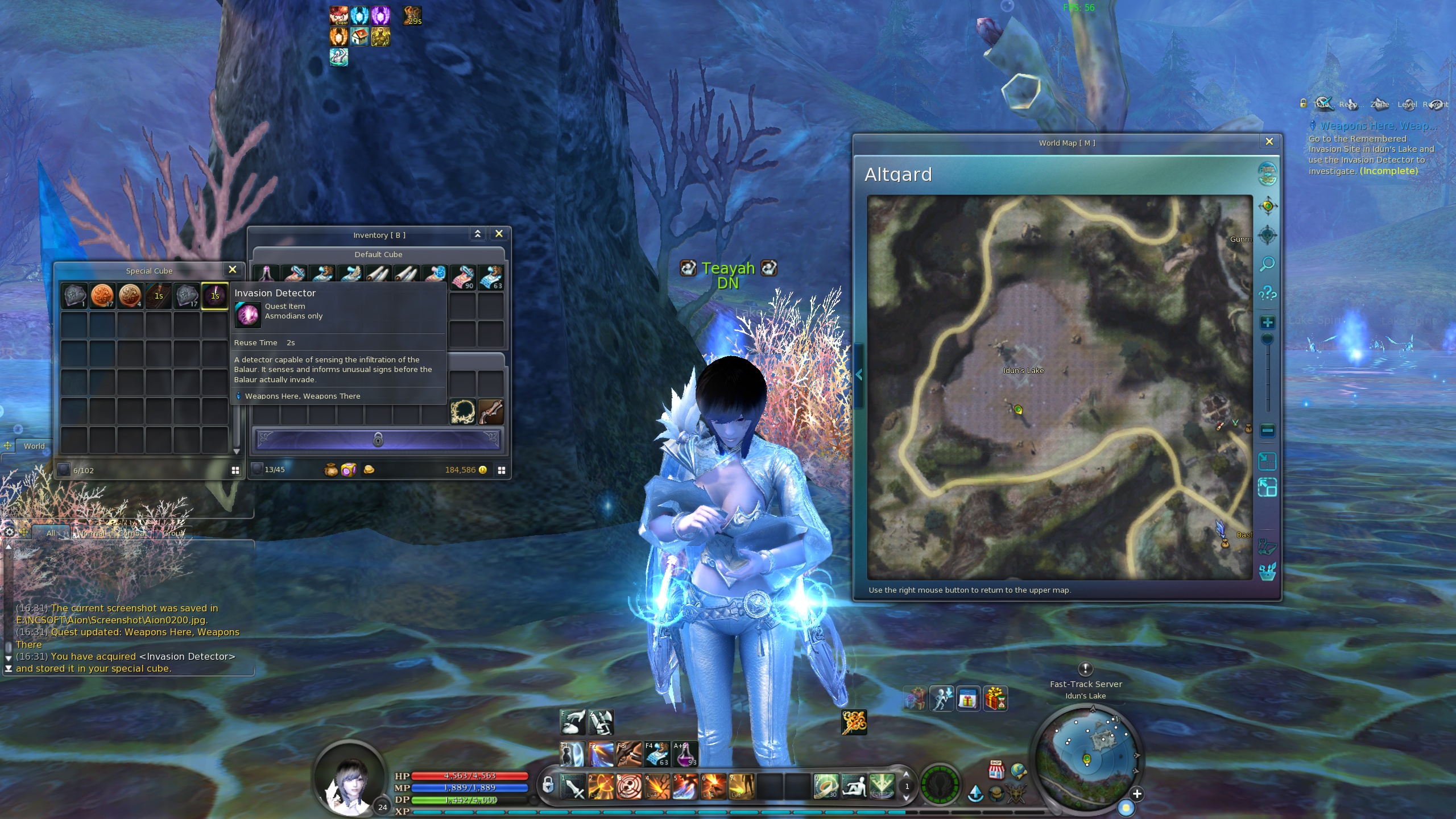
Task: Trigger the rest/sit skill icon
Action: (x=854, y=787)
